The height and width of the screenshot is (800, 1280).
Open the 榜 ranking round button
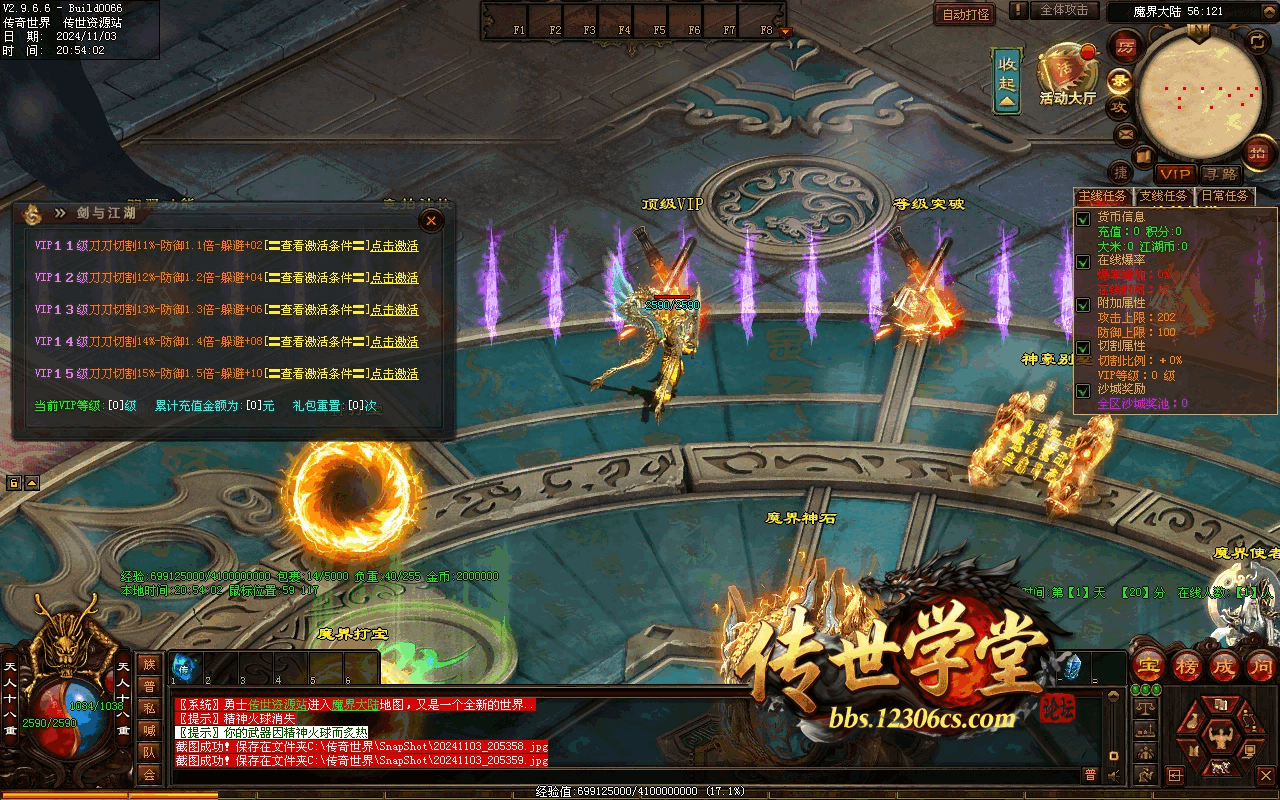point(1187,665)
